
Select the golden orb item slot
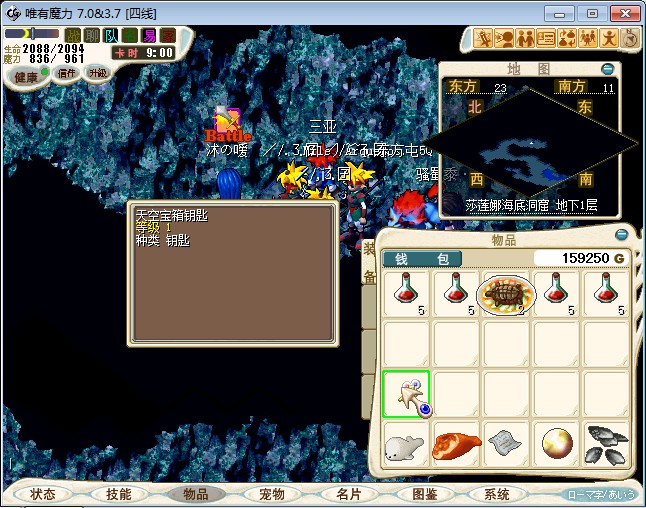tap(556, 444)
